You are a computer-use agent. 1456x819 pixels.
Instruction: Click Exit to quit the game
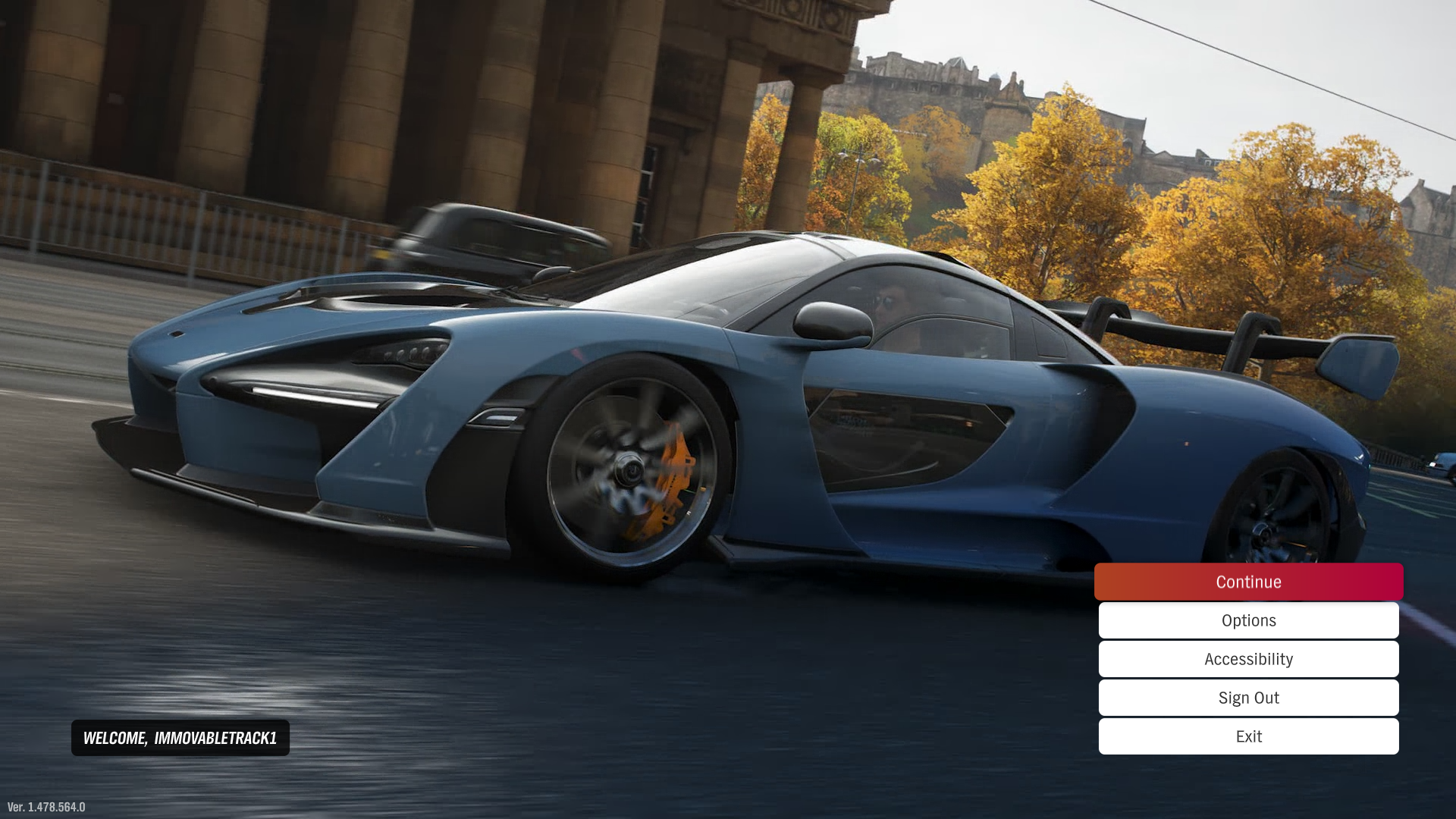pos(1248,736)
